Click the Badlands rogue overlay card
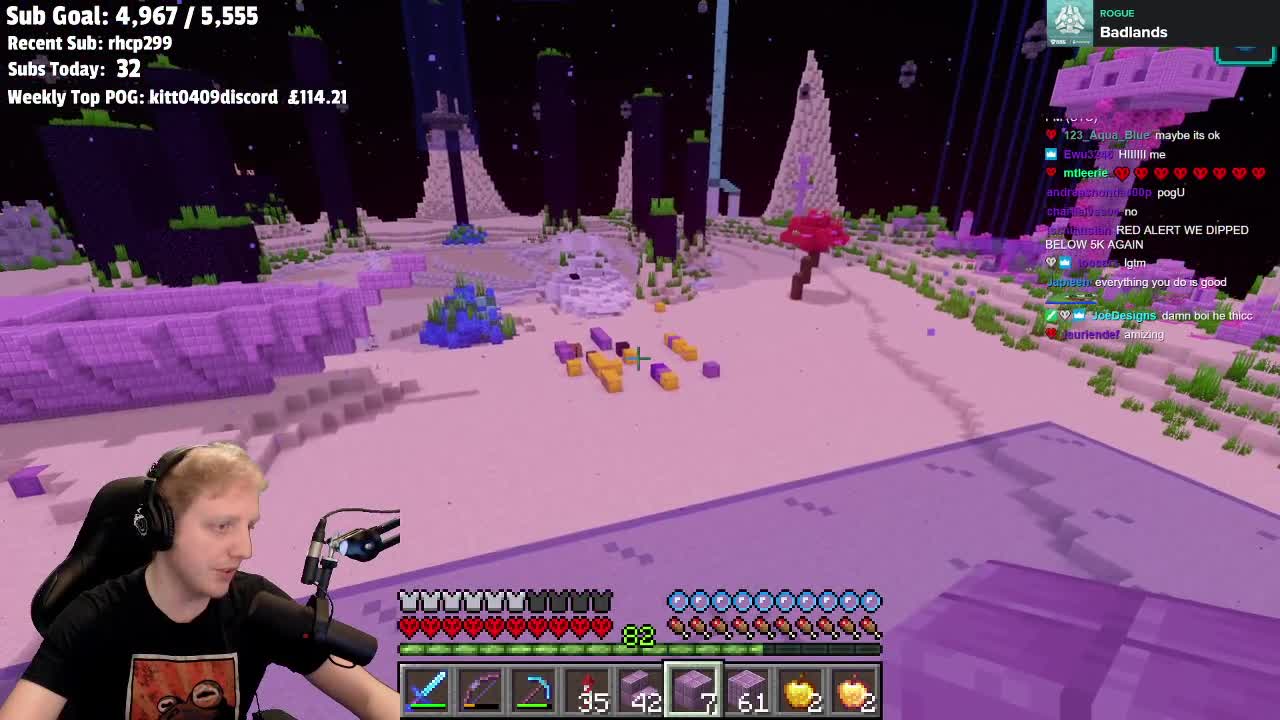 [x=1110, y=24]
